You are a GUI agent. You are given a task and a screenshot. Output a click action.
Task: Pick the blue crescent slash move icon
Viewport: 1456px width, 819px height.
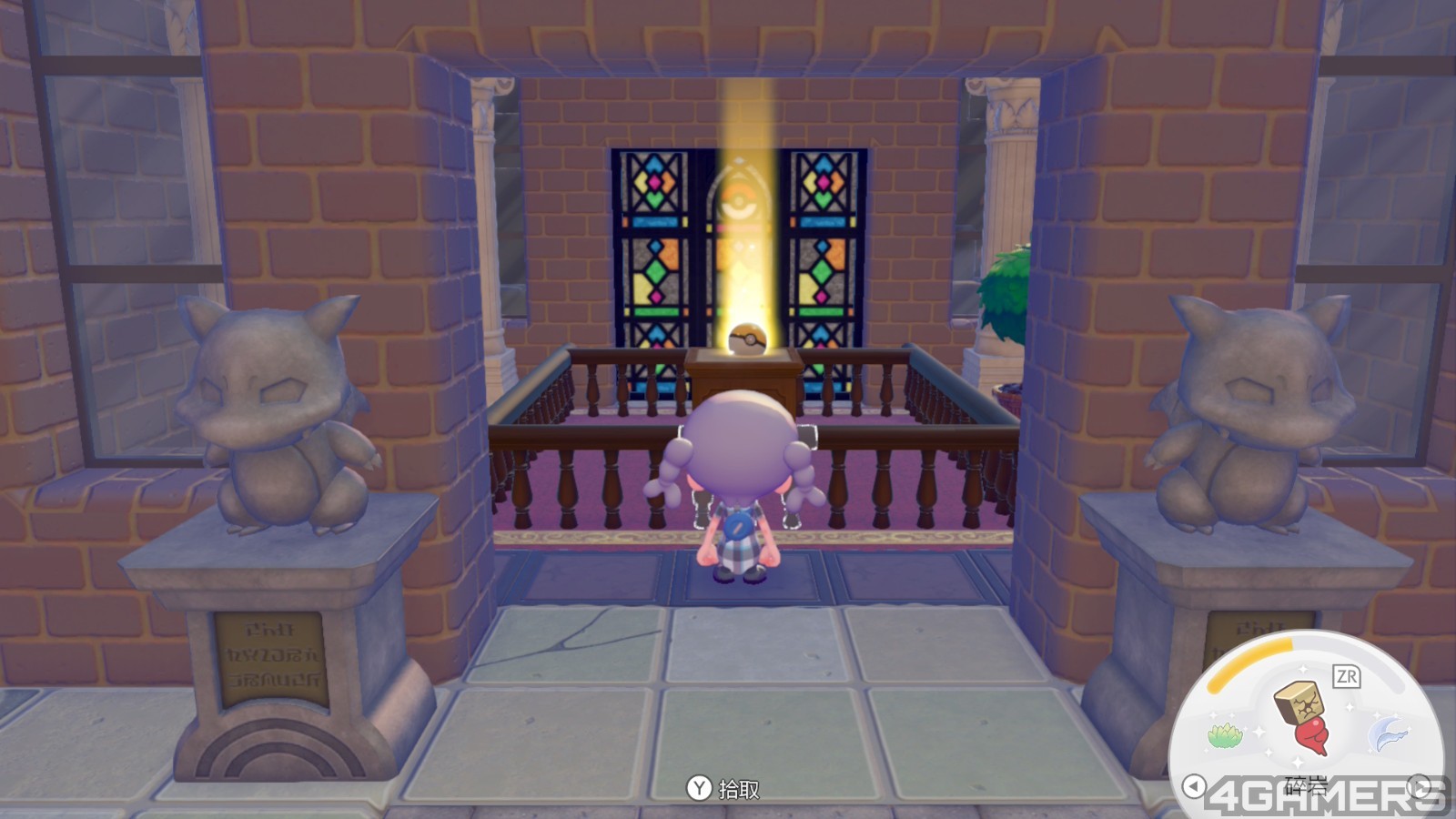pos(1389,733)
